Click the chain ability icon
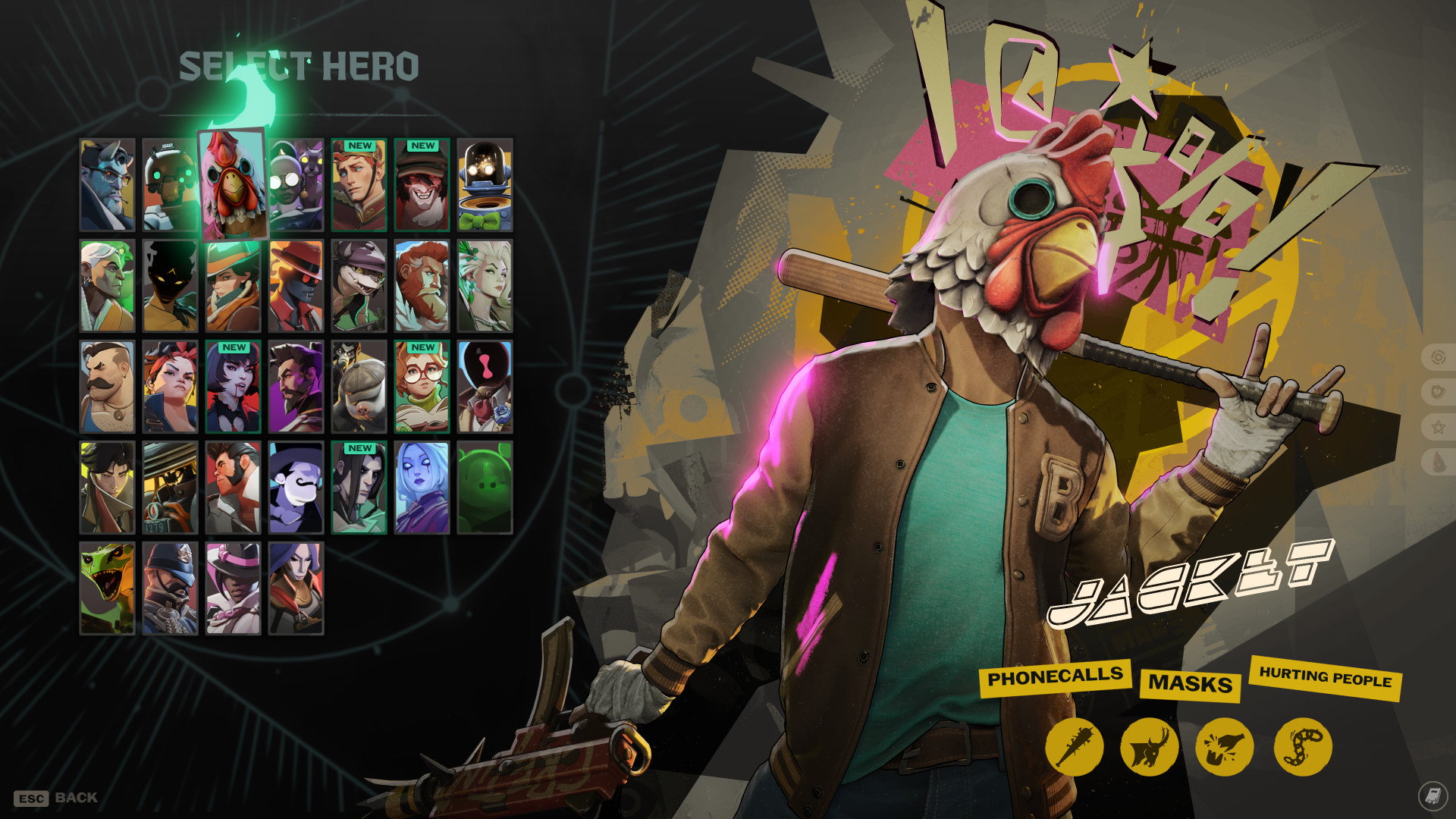Viewport: 1456px width, 819px height. click(x=1302, y=747)
